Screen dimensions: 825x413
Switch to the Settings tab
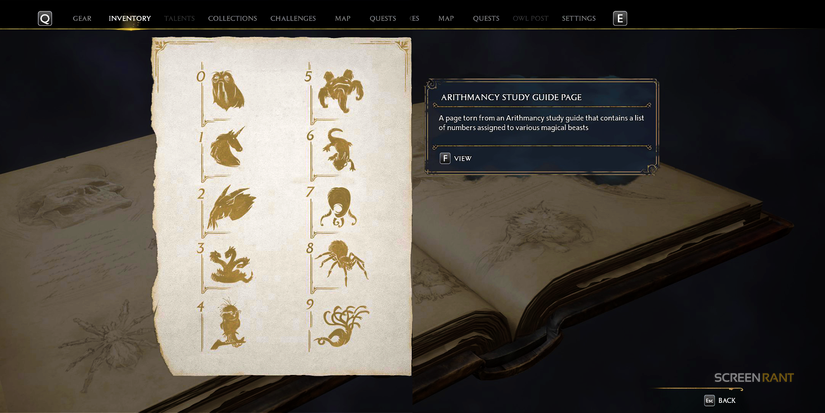578,18
